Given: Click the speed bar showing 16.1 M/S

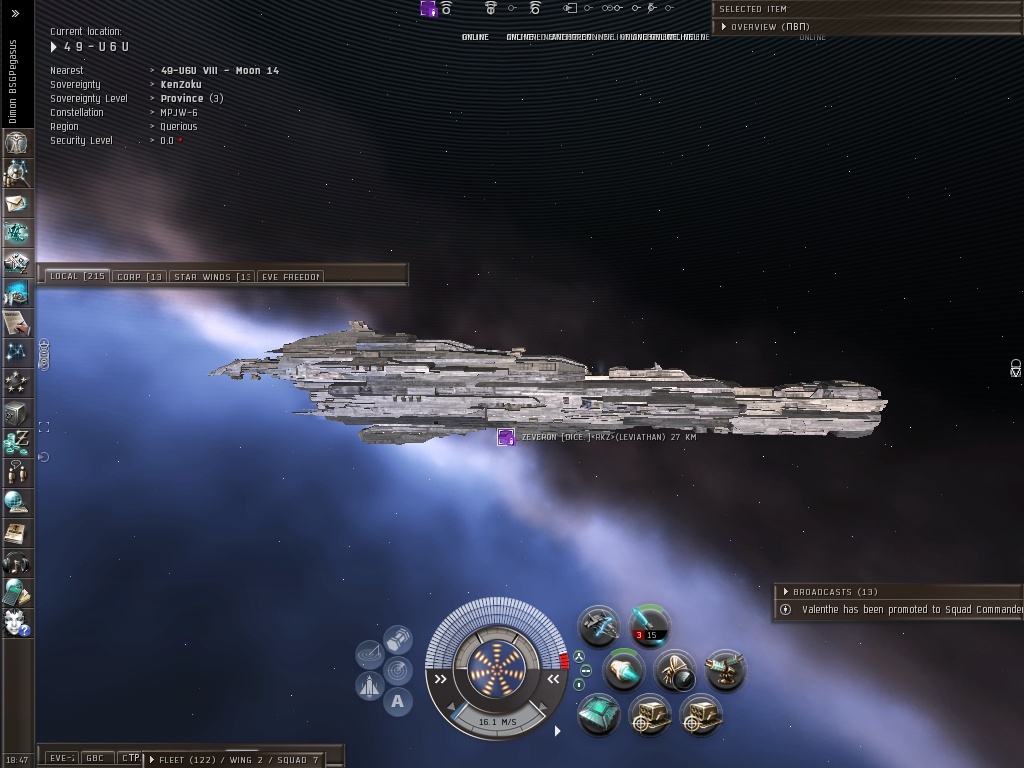Looking at the screenshot, I should click(497, 721).
